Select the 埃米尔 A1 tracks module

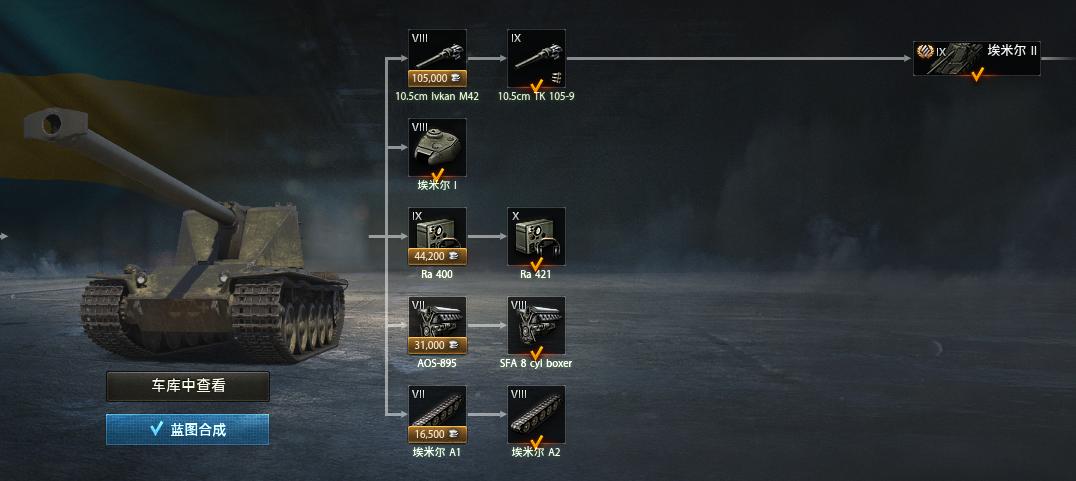pos(437,414)
